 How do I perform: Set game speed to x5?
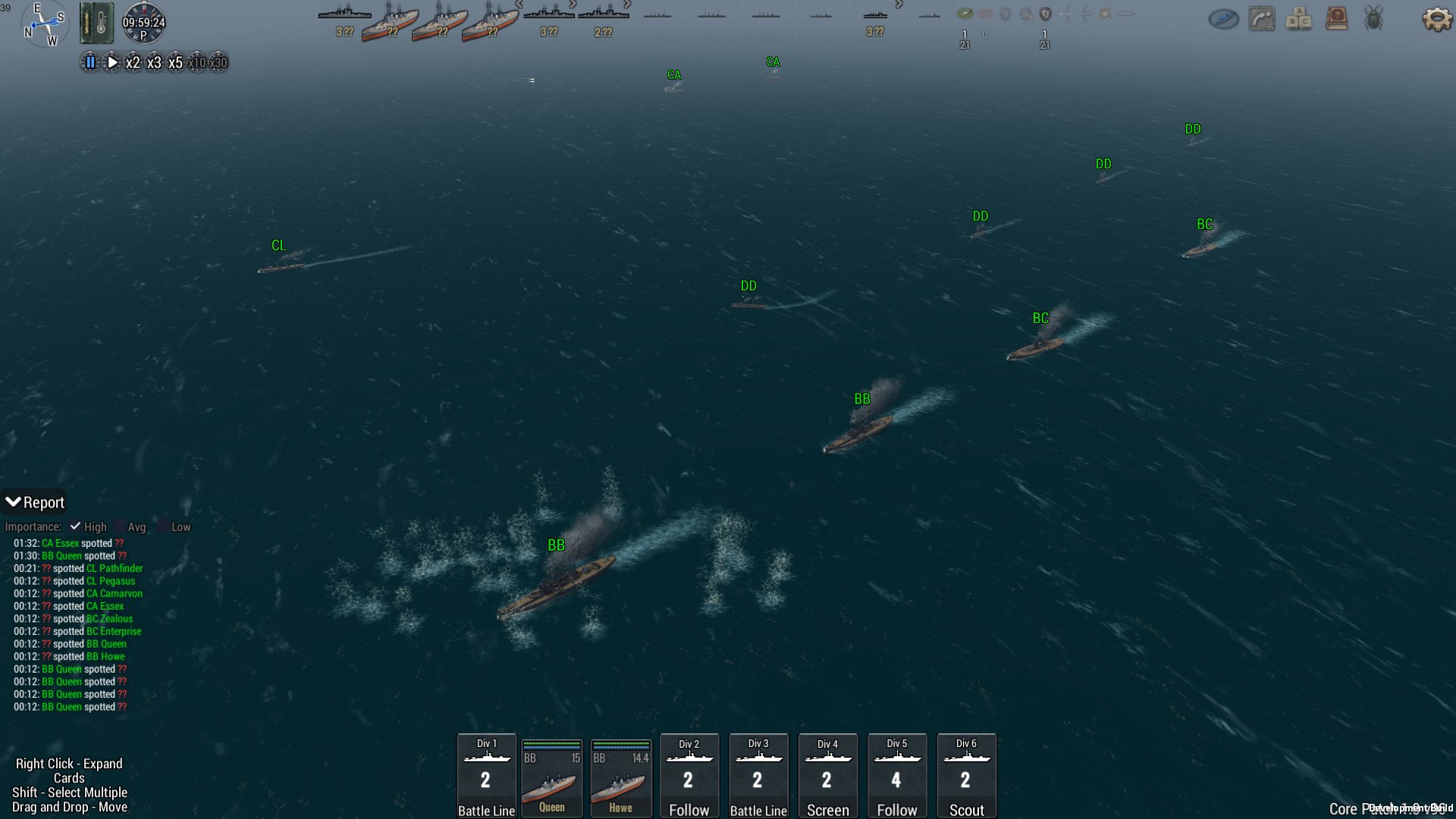coord(175,63)
